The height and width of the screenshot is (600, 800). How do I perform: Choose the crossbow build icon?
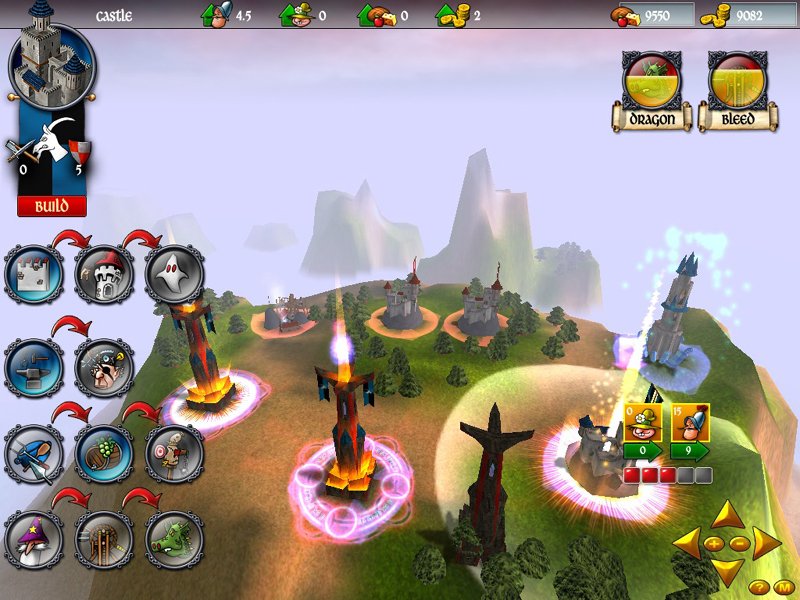[34, 454]
